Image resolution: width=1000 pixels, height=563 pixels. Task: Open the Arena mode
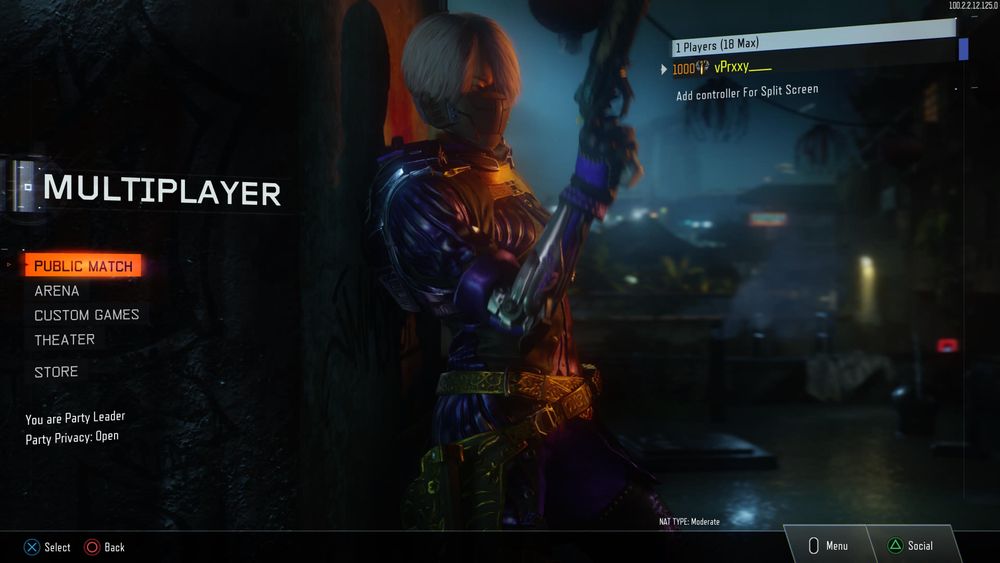57,291
